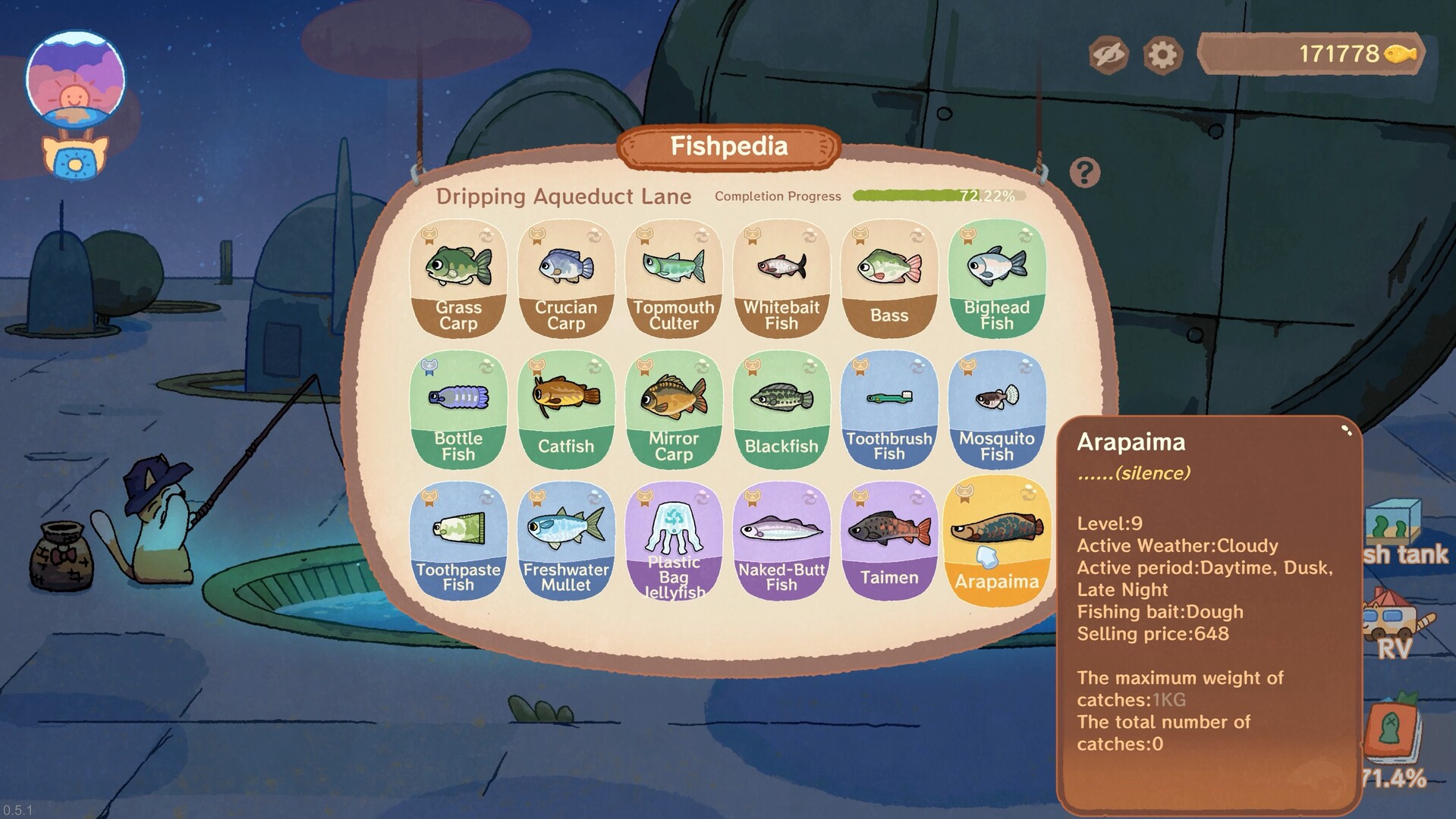Choose the Toothbrush Fish tile
This screenshot has height=819, width=1456.
[889, 409]
